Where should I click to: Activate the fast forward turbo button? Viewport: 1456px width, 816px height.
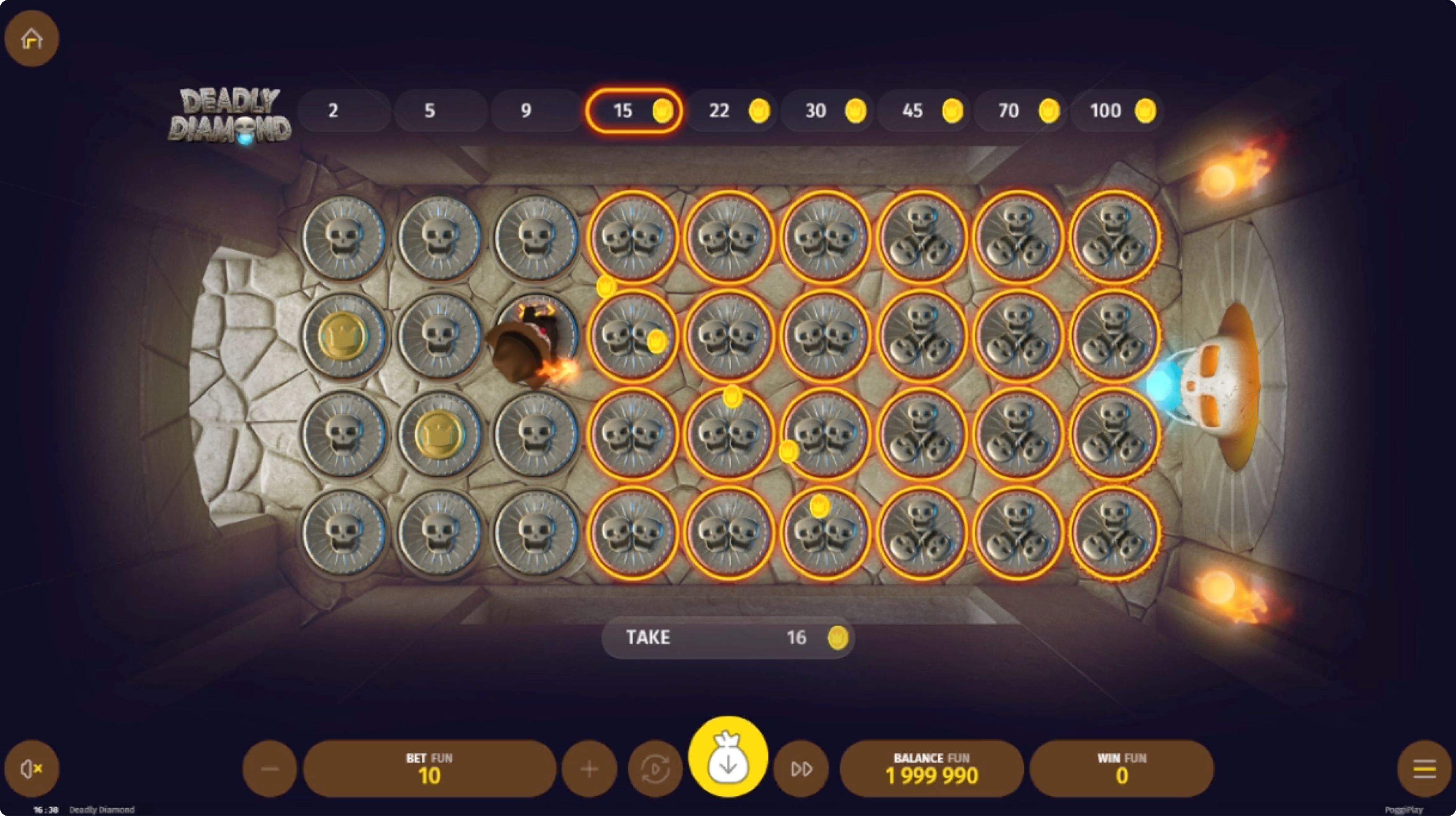pos(801,769)
